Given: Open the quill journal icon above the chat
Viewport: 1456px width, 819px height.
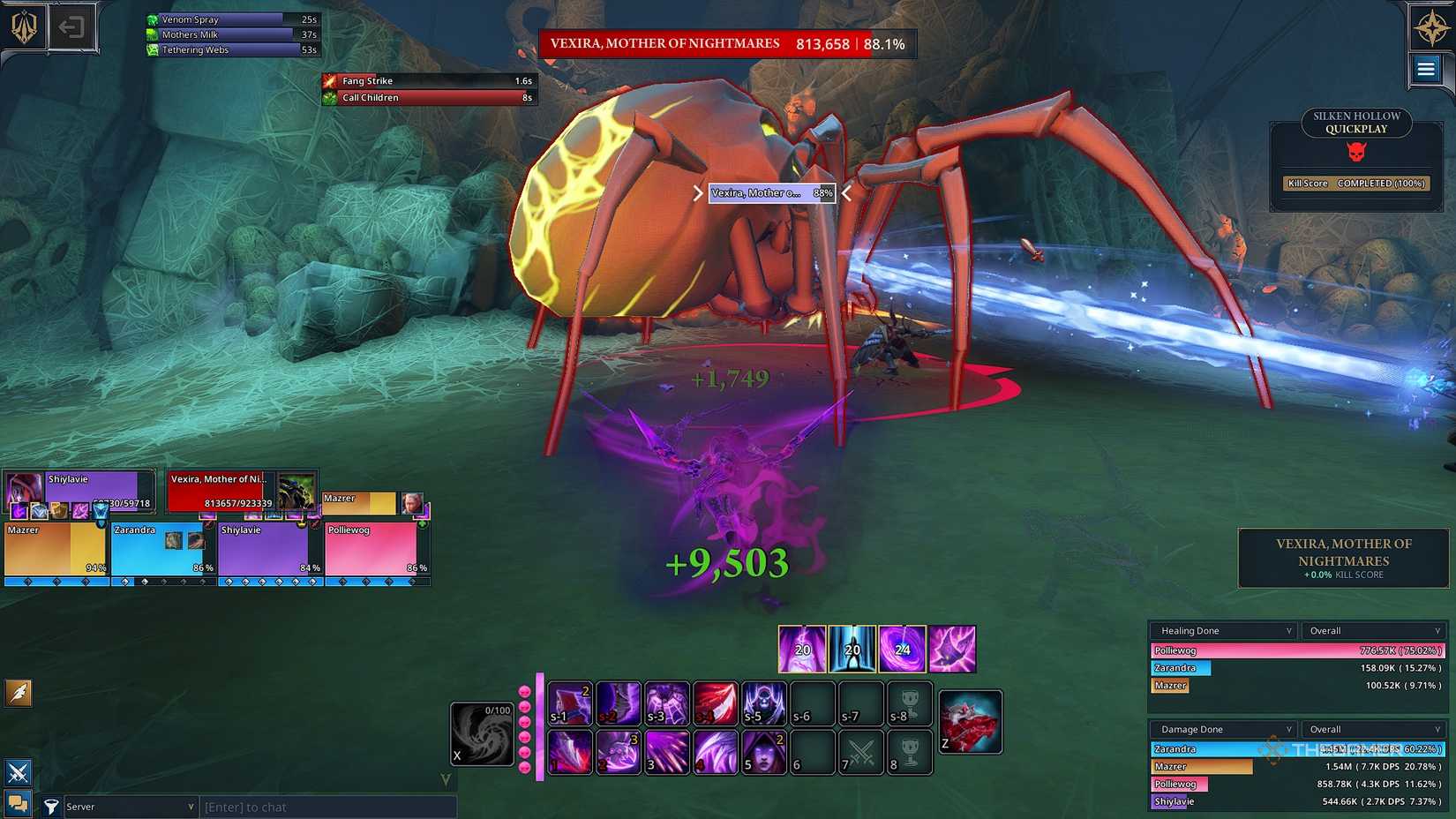Looking at the screenshot, I should click(19, 694).
